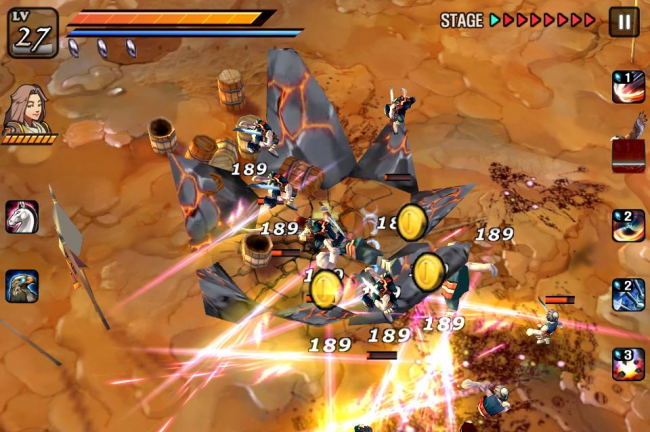Activate the eagle summon skill
650x432 pixels.
pyautogui.click(x=21, y=285)
